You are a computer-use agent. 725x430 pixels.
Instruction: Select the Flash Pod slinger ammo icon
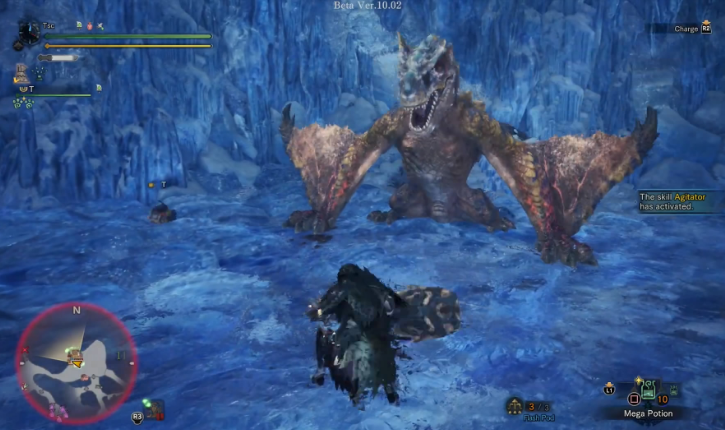tap(515, 405)
